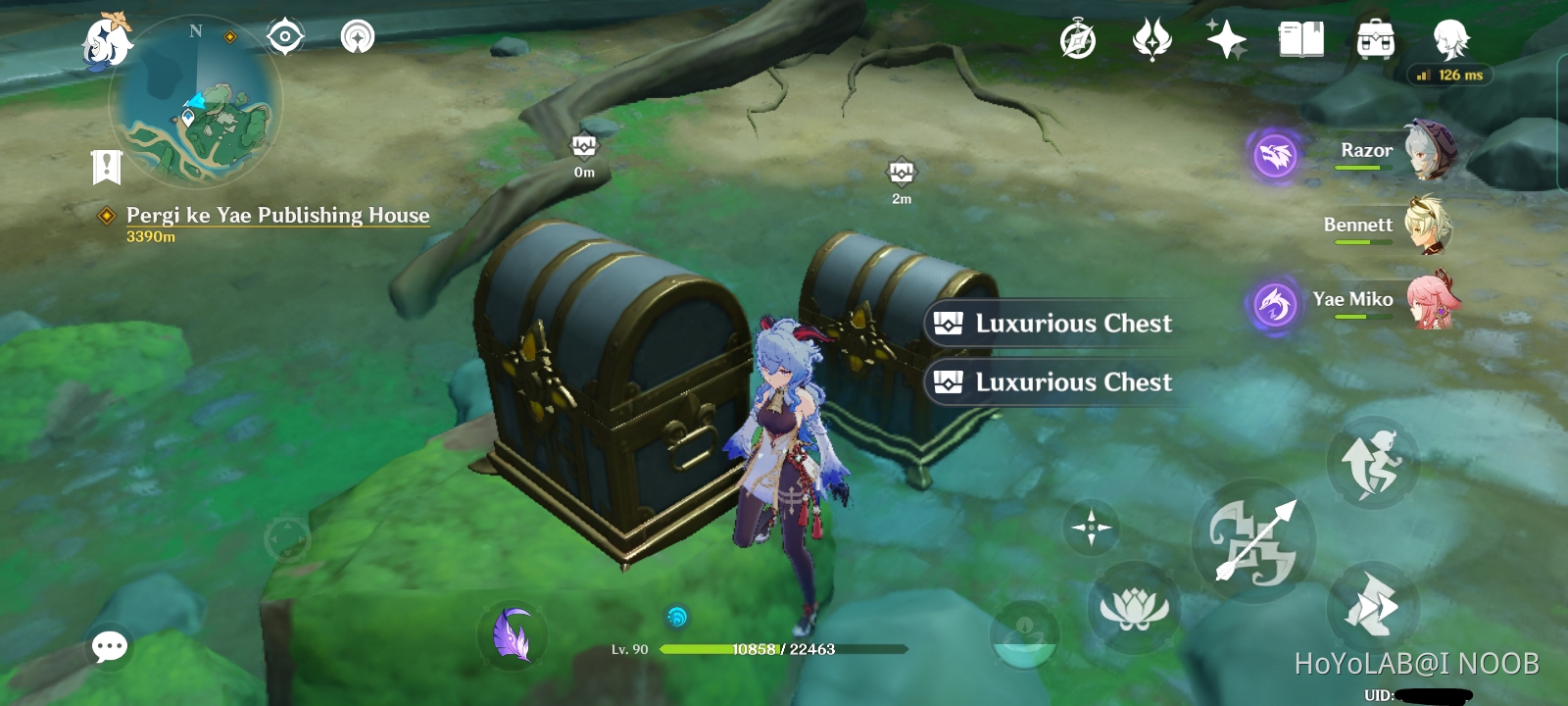The width and height of the screenshot is (1568, 706).
Task: Open the chat bubble icon
Action: (x=110, y=645)
